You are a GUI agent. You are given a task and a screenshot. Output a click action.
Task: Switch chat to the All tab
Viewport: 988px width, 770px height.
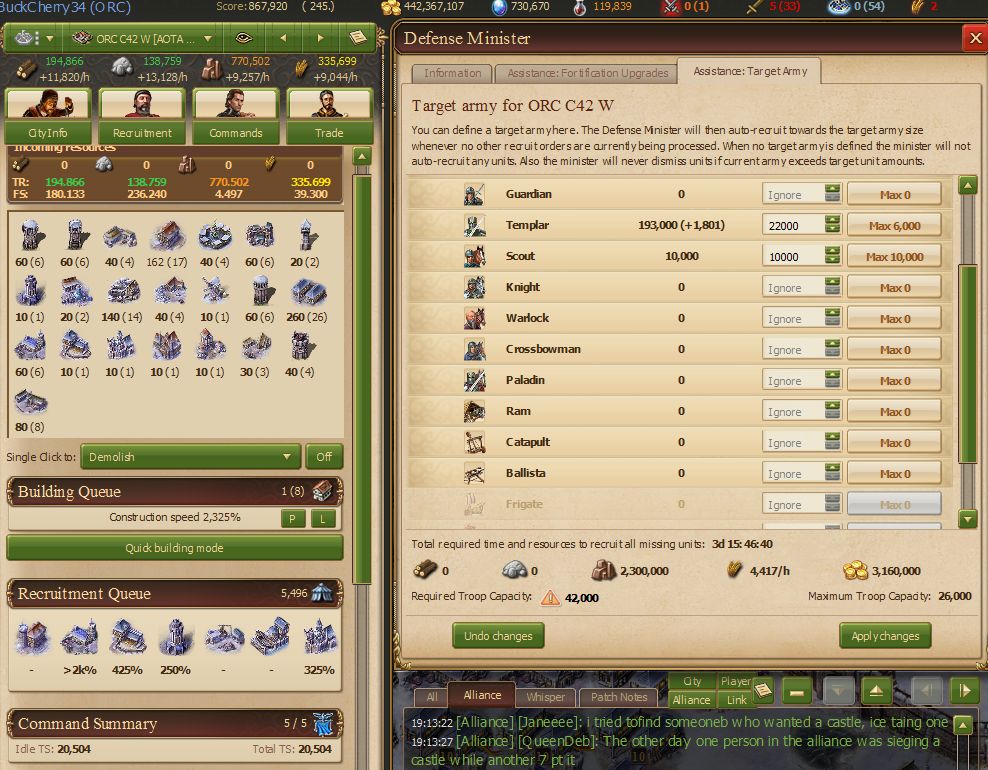(431, 697)
